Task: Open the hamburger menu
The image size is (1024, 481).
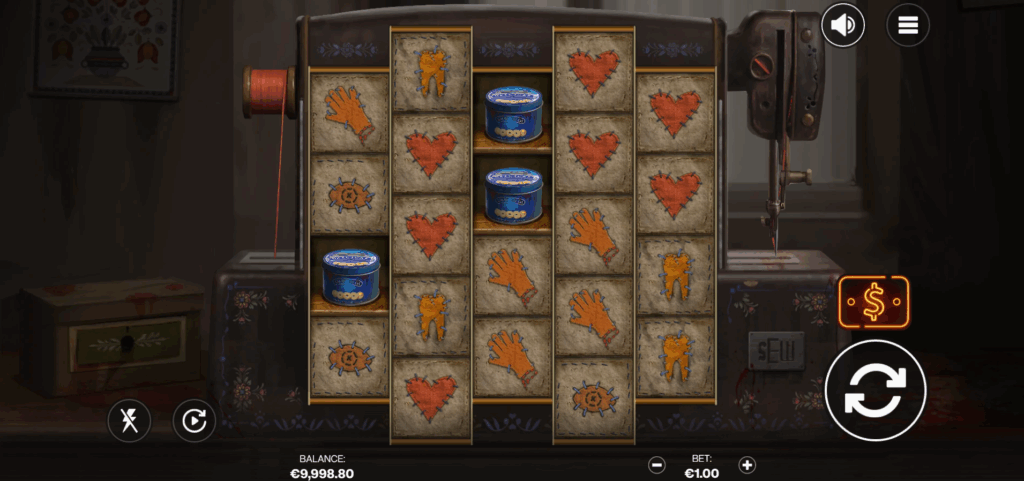Action: [907, 25]
